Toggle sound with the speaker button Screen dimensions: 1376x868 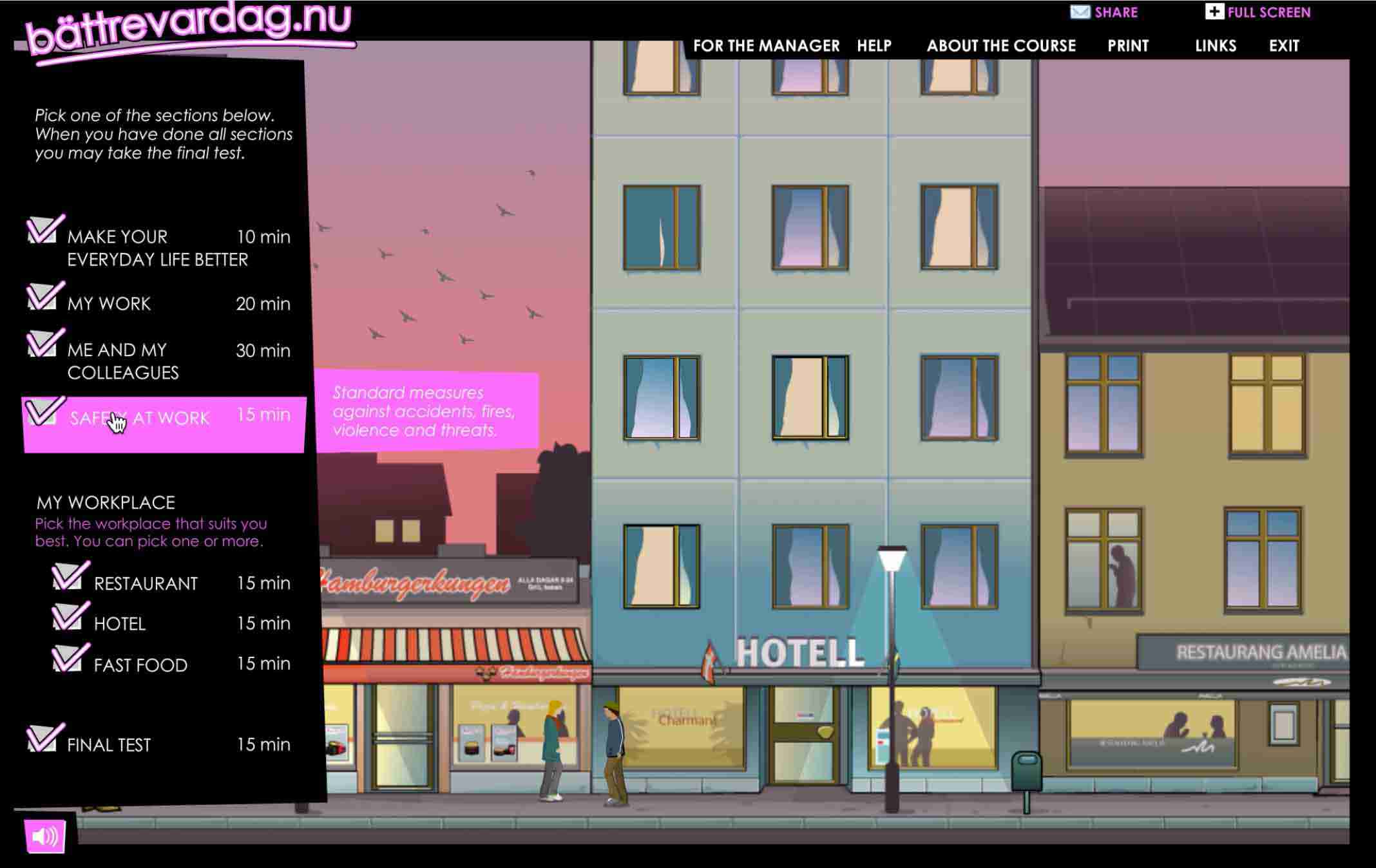click(45, 836)
